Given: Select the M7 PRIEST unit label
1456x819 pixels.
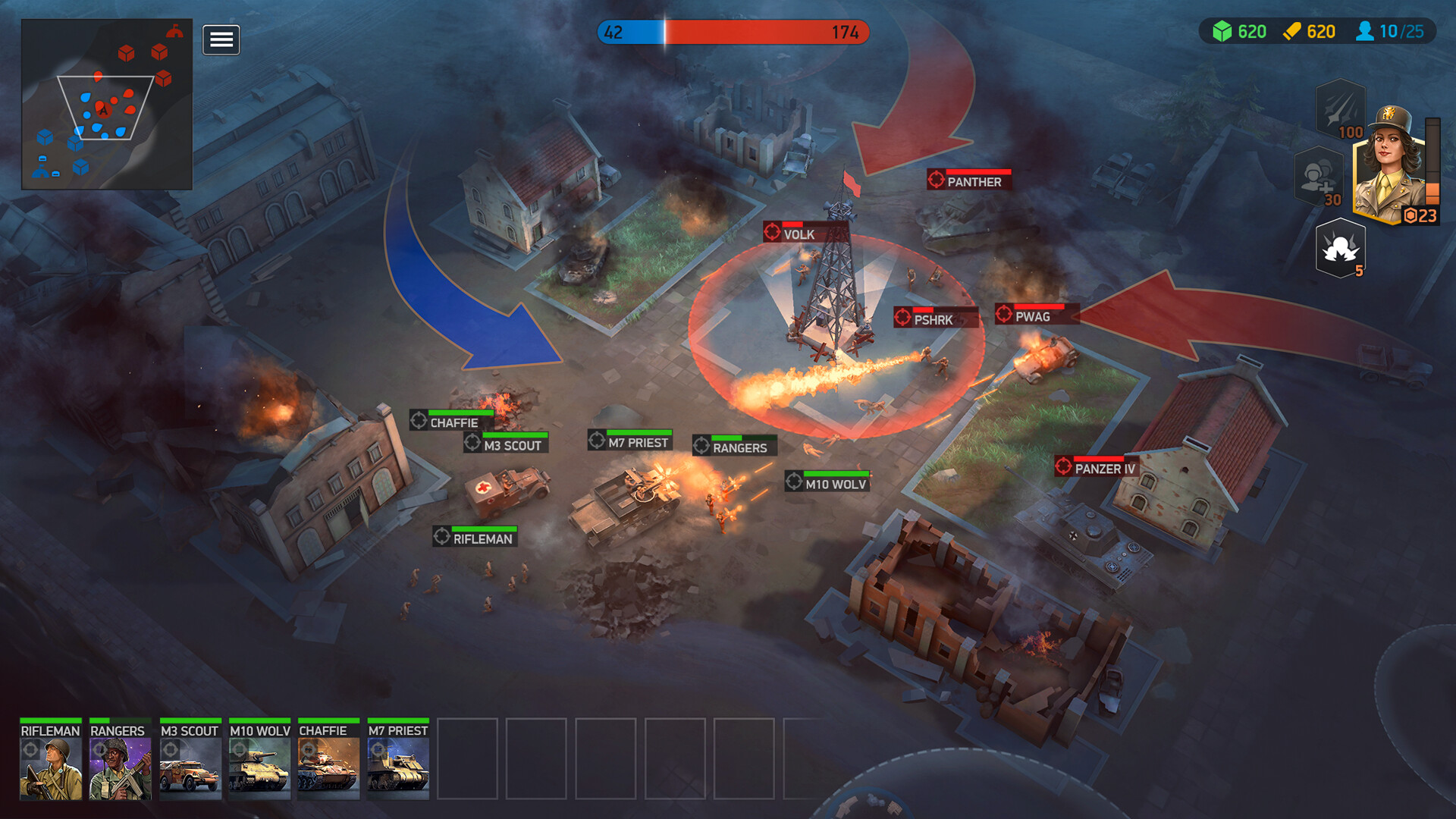Looking at the screenshot, I should pyautogui.click(x=631, y=441).
